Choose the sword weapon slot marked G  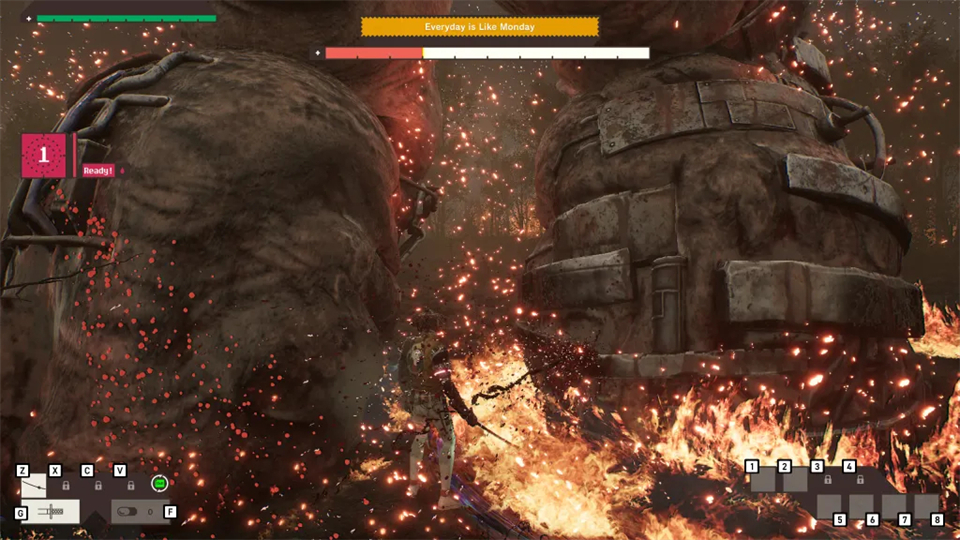pos(50,512)
